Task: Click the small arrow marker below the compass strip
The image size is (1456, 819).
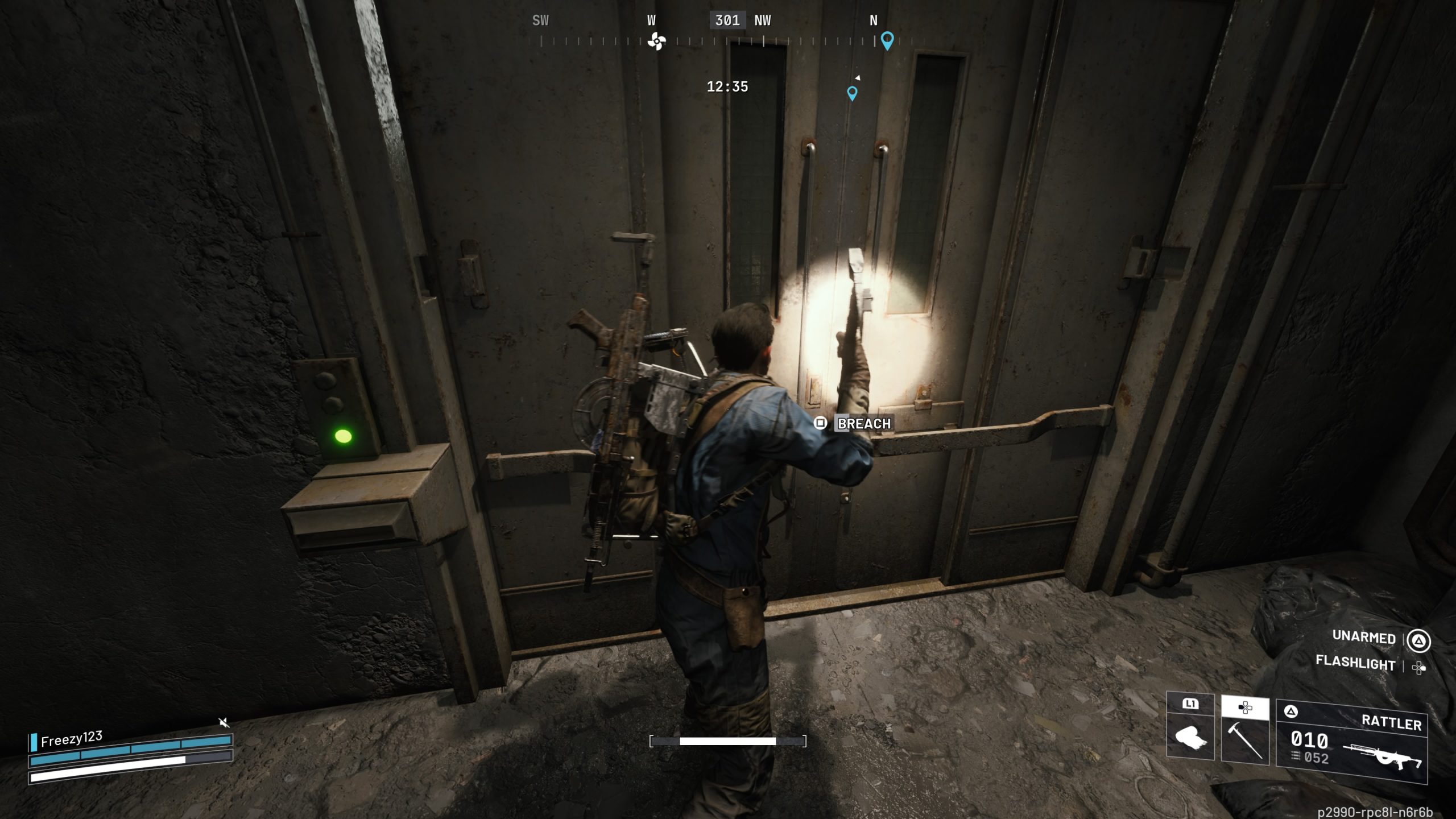Action: 858,78
